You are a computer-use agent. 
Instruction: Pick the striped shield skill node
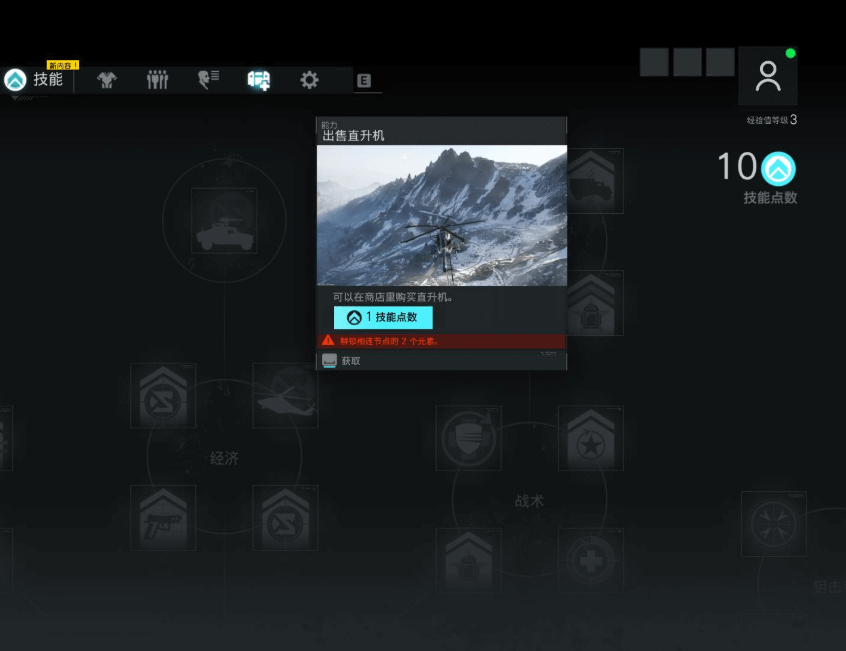pos(468,438)
